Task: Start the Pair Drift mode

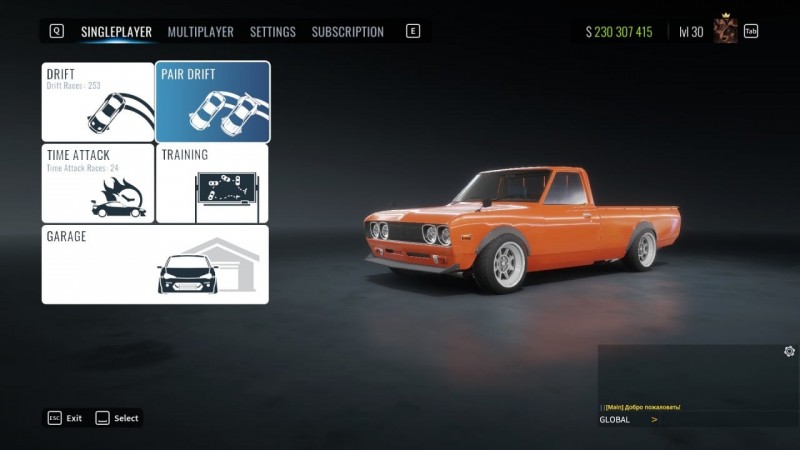Action: click(x=213, y=102)
